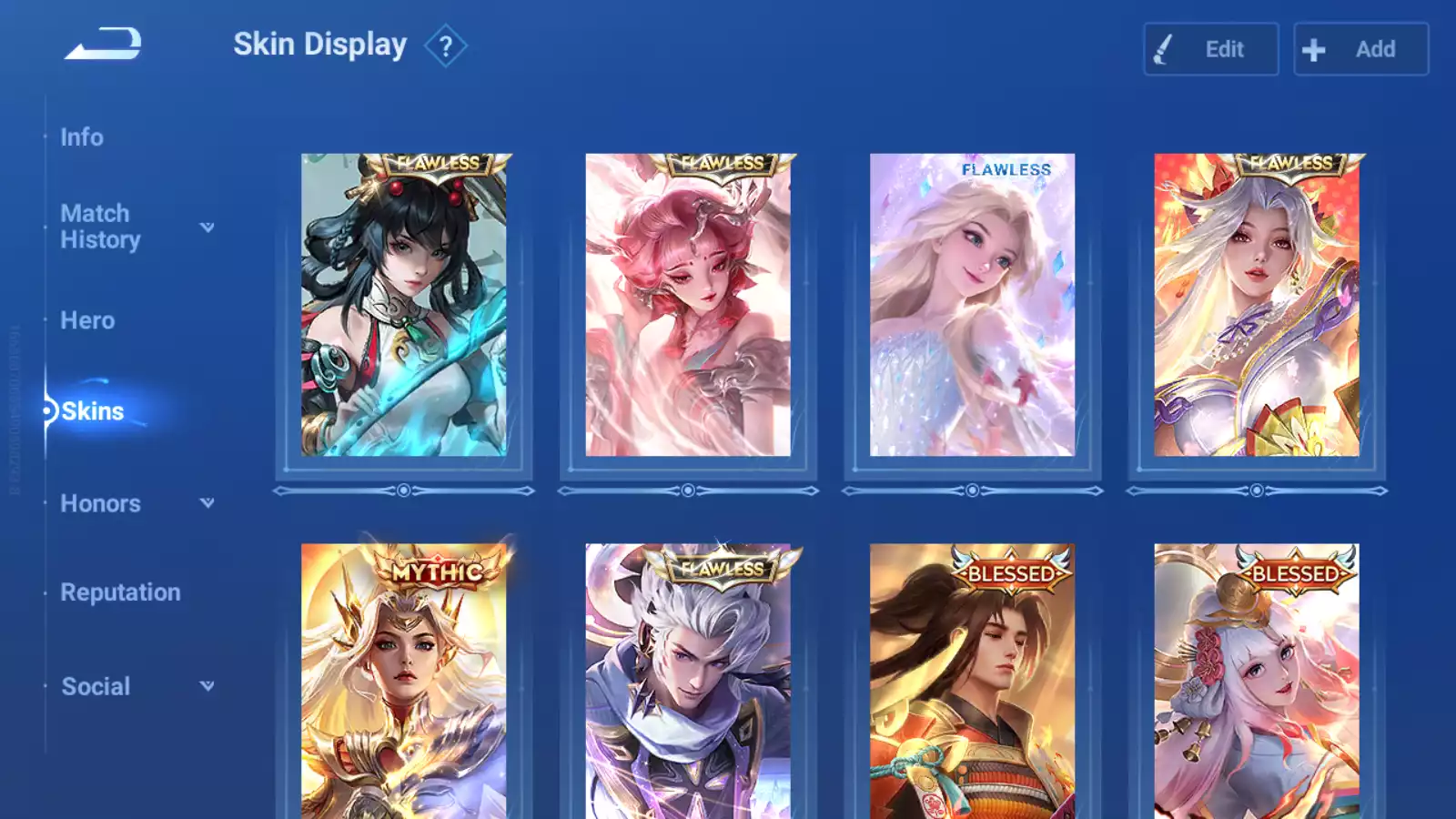
Task: Click the Edit button
Action: point(1210,49)
